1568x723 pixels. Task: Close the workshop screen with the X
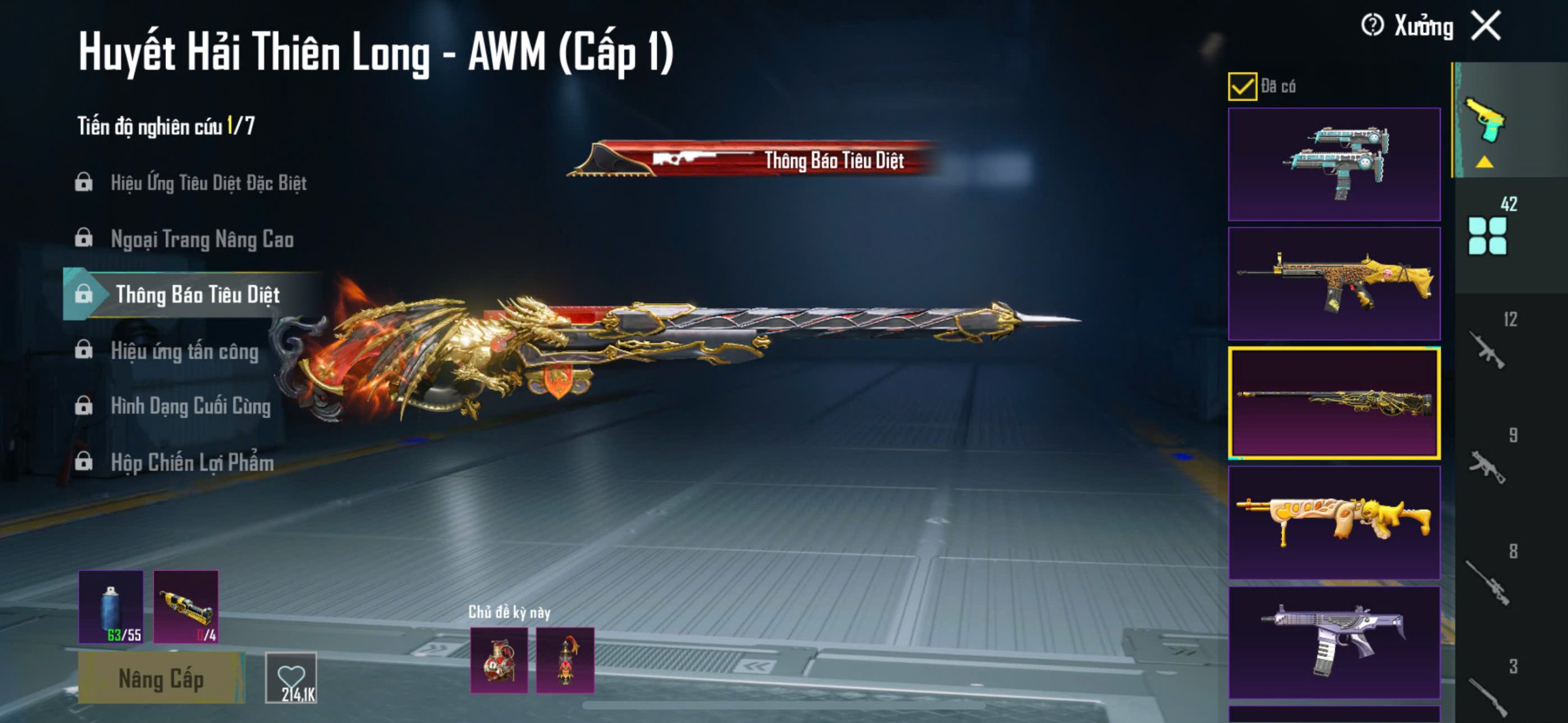click(x=1486, y=26)
